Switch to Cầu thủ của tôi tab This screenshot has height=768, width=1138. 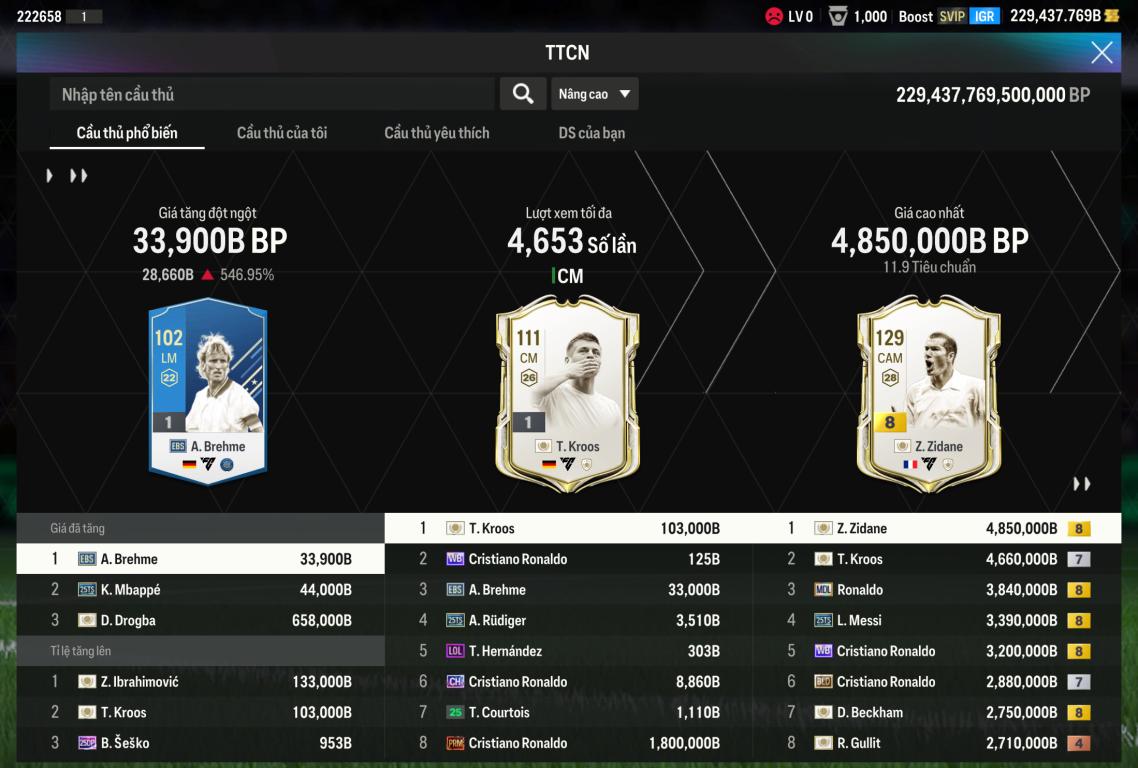(281, 133)
